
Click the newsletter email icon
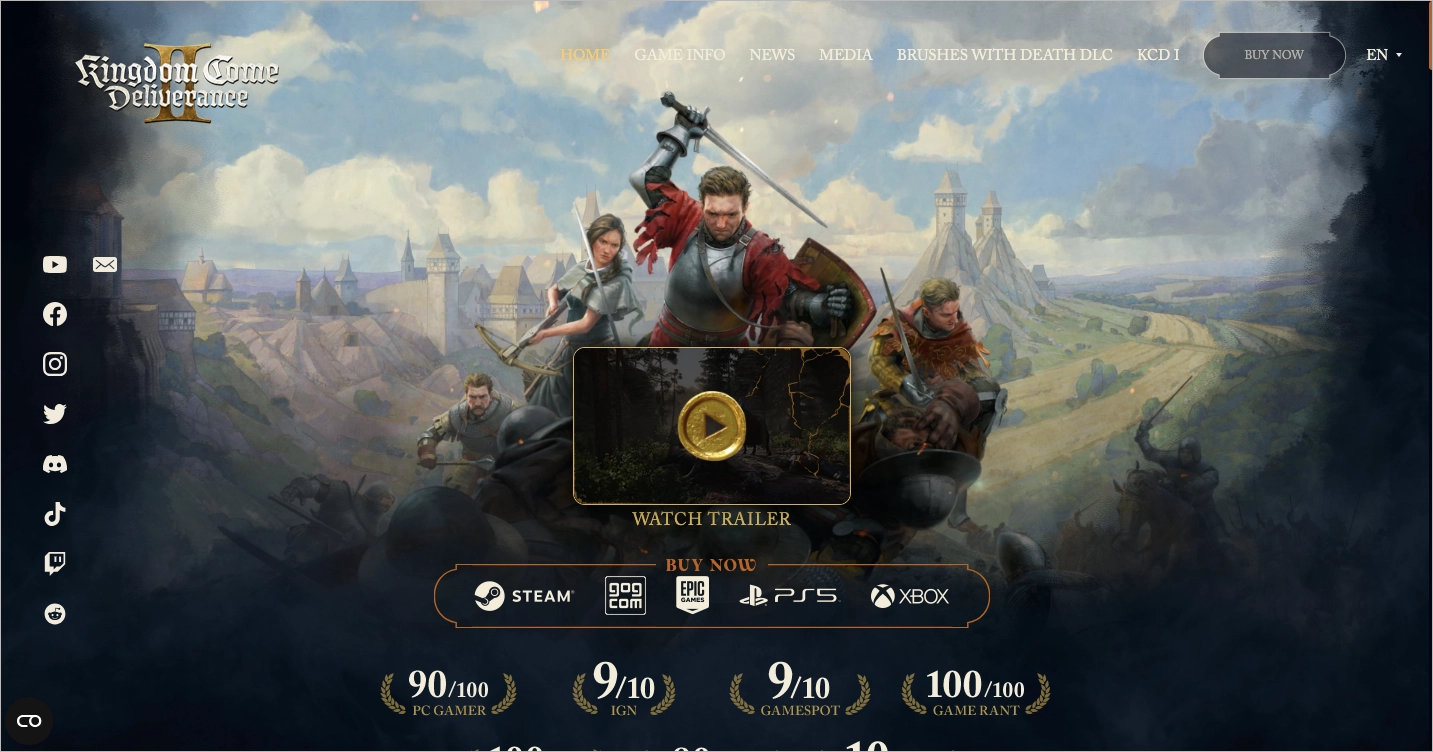click(105, 264)
